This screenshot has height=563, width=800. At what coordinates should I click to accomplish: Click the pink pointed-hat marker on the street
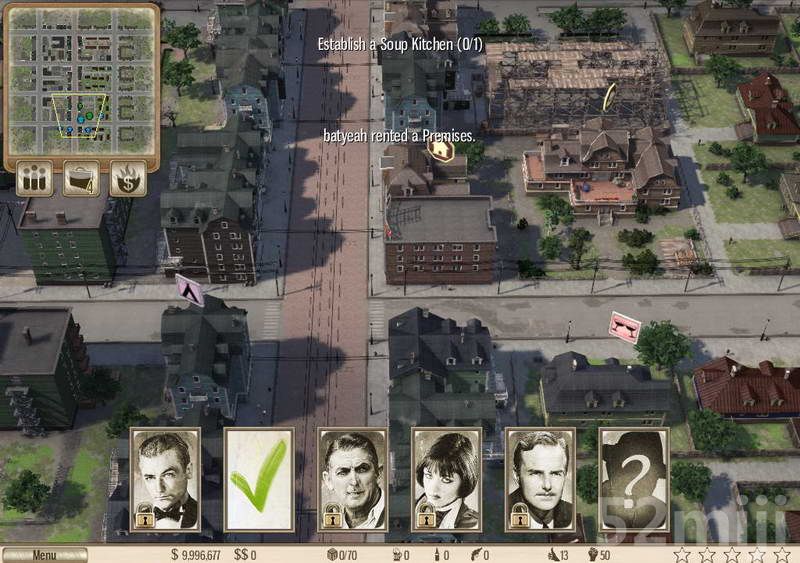coord(190,290)
